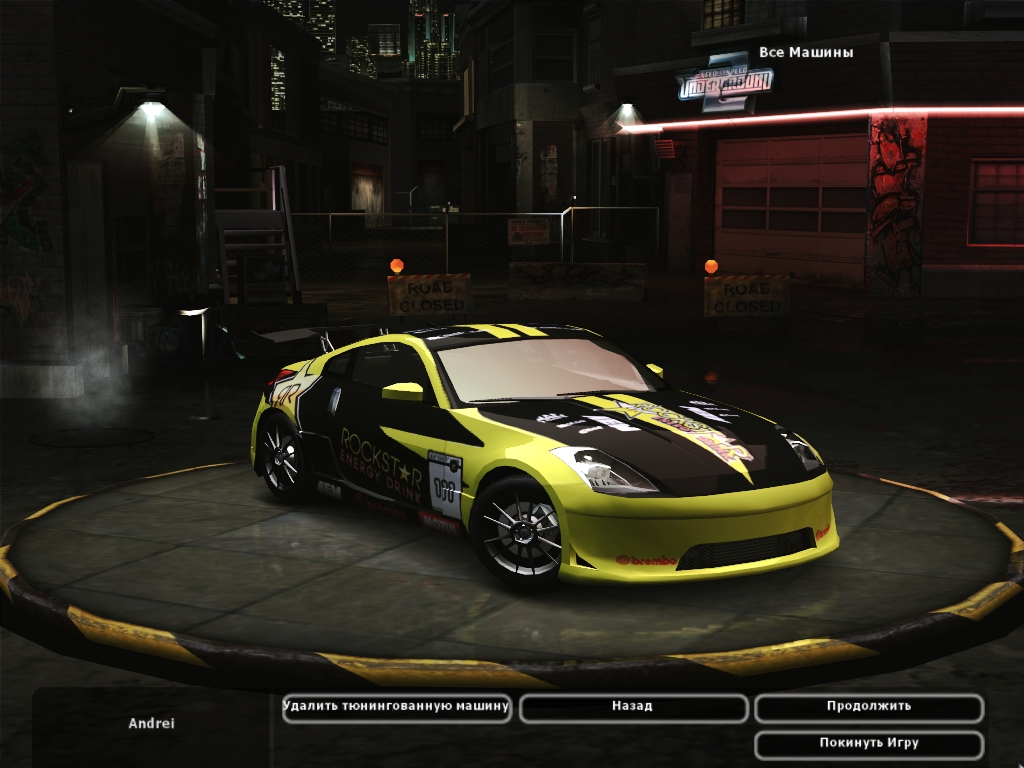Quit via the 'Покинуть Игру' button

tap(868, 744)
